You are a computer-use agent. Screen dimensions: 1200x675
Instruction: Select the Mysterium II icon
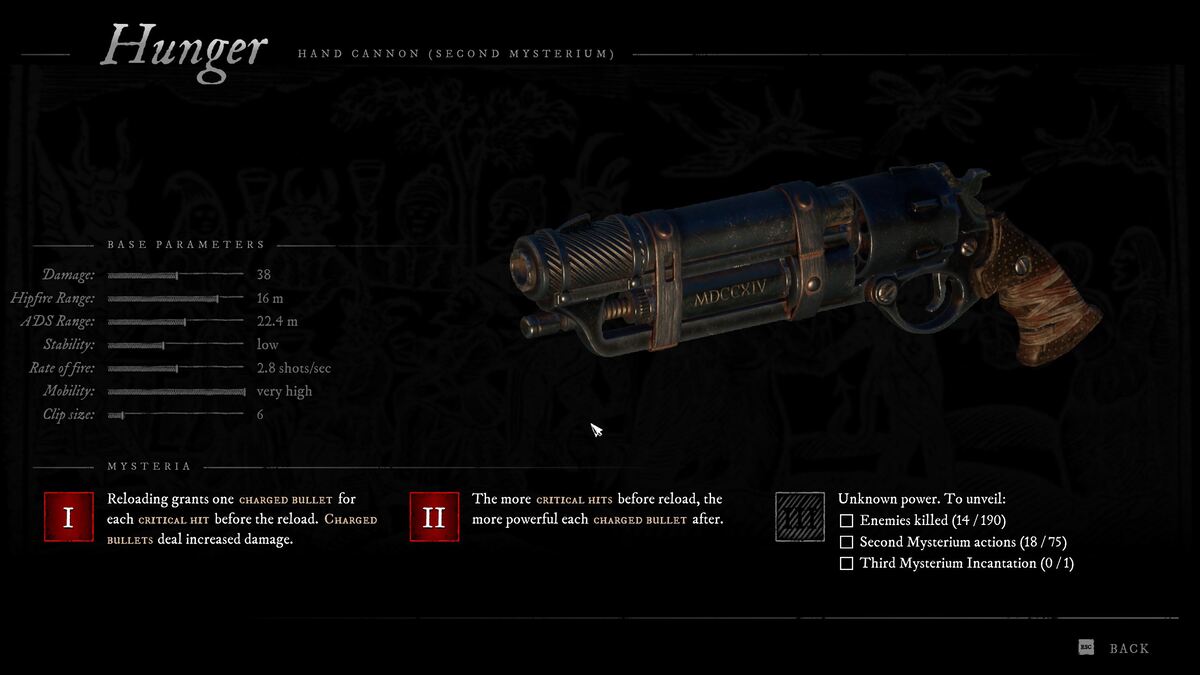click(x=434, y=517)
